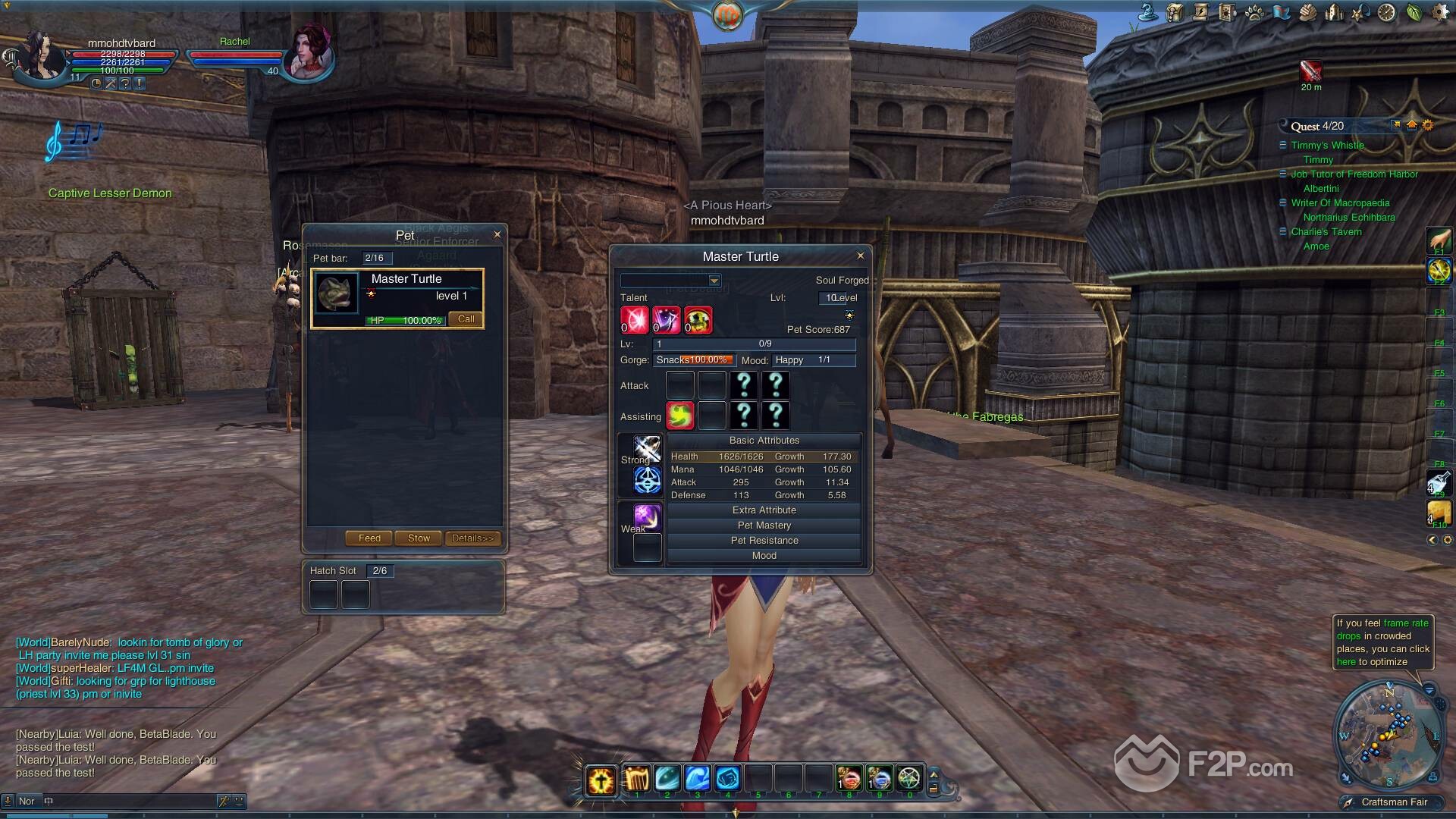Open the pet title dropdown
This screenshot has width=1456, height=819.
714,281
